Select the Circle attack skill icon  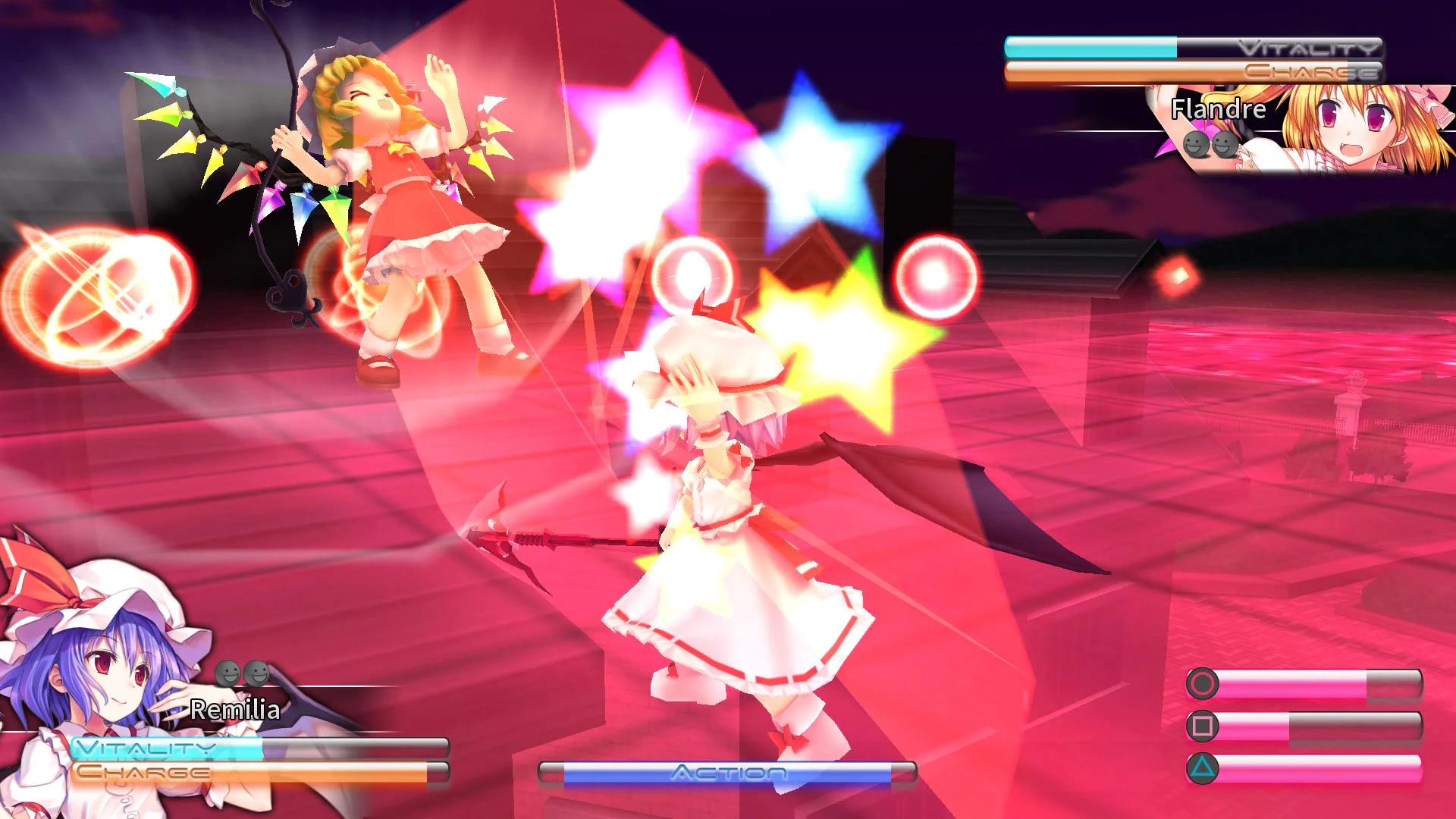pos(1202,682)
